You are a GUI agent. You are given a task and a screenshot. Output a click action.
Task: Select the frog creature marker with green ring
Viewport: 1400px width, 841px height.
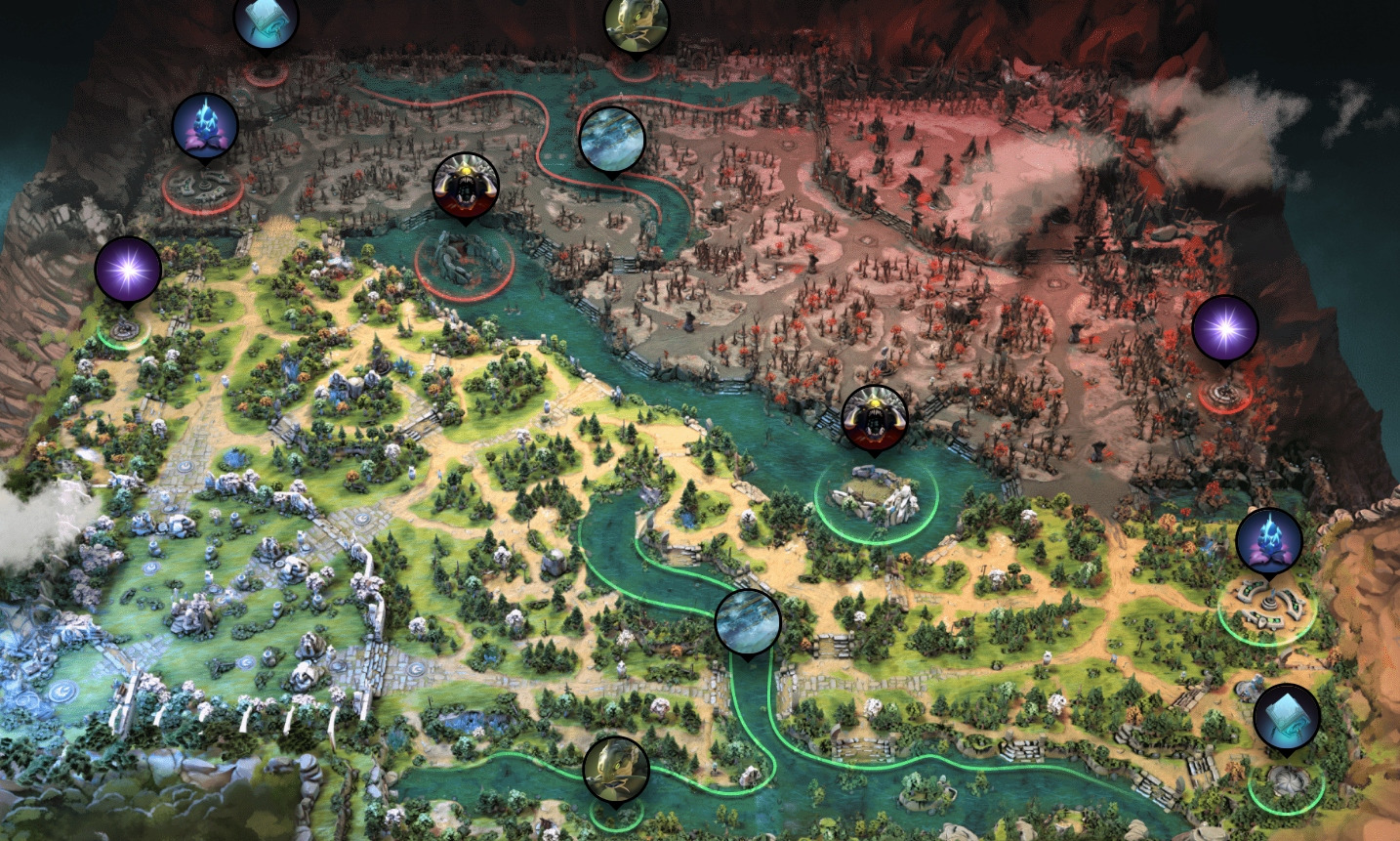coord(616,769)
